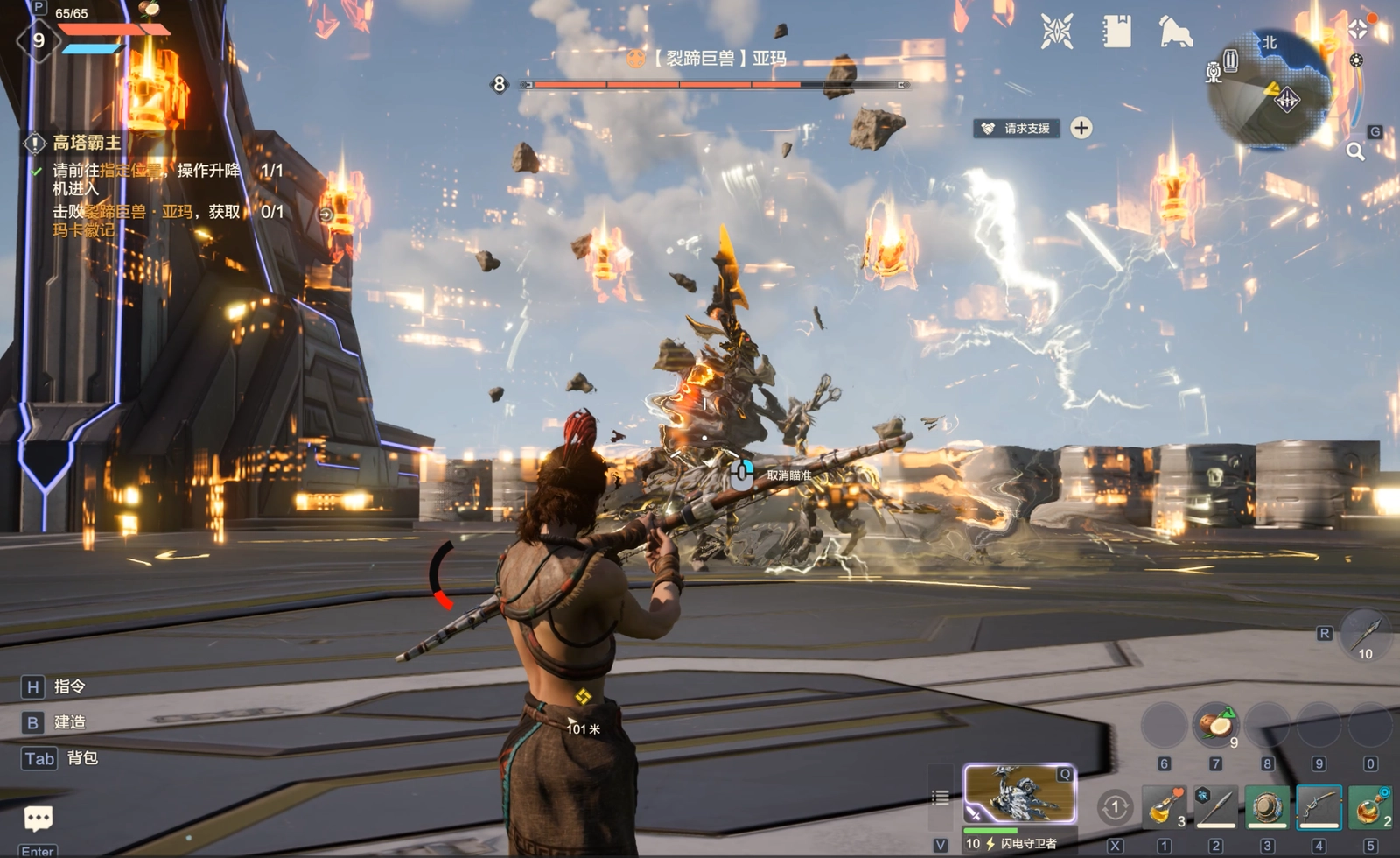Open the gorilla beast menu icon
This screenshot has height=858, width=1400.
[1175, 32]
